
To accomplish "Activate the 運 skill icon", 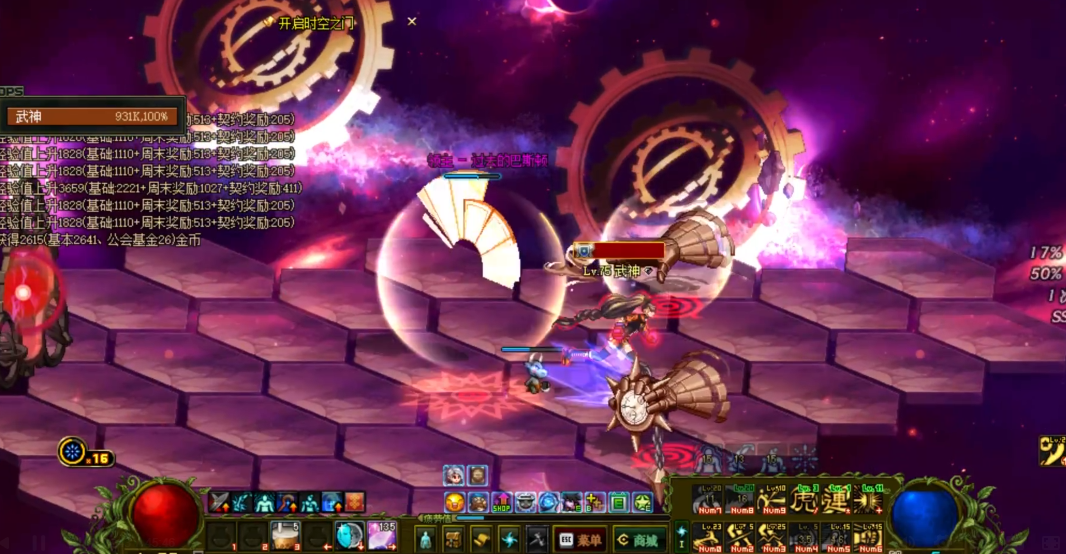I will point(834,499).
